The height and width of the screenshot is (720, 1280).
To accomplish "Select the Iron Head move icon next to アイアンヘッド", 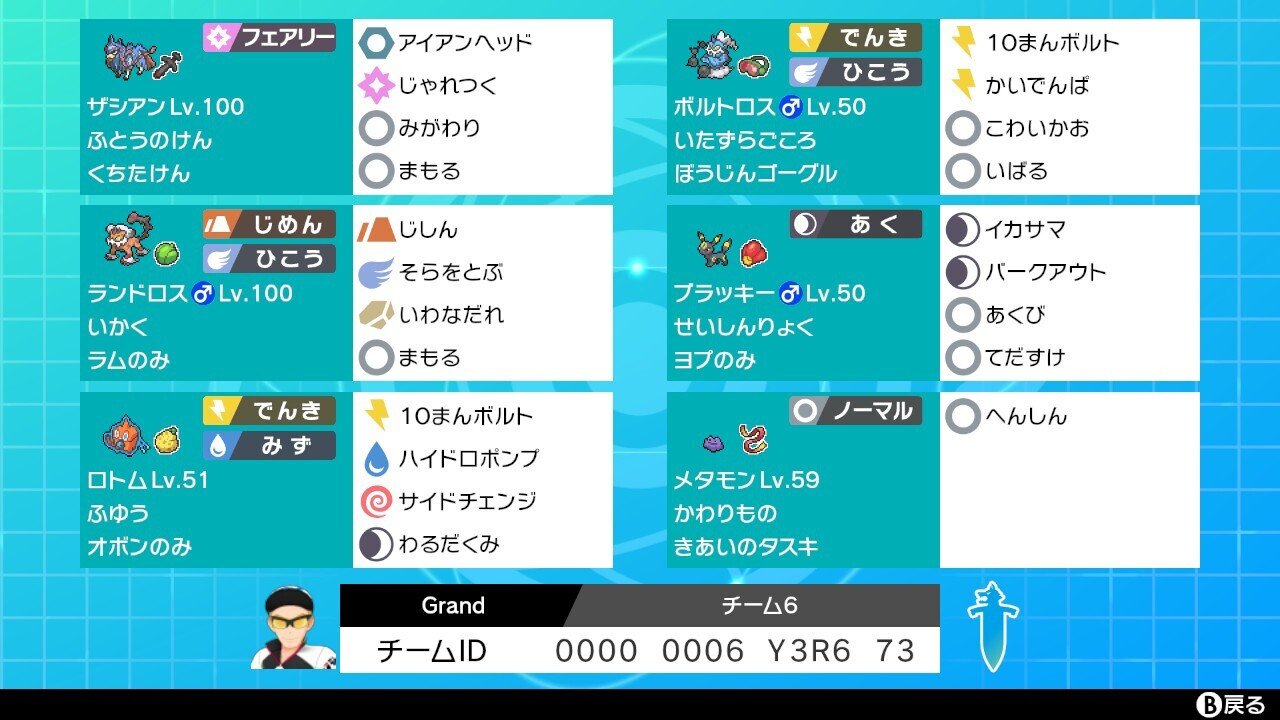I will [375, 43].
